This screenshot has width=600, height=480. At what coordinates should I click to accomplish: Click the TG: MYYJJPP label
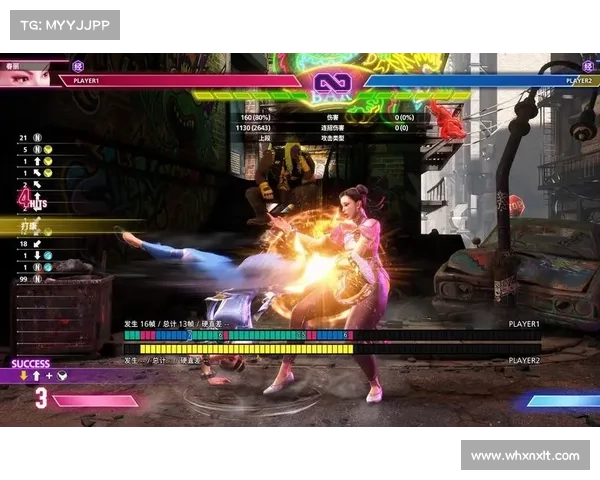pos(64,23)
